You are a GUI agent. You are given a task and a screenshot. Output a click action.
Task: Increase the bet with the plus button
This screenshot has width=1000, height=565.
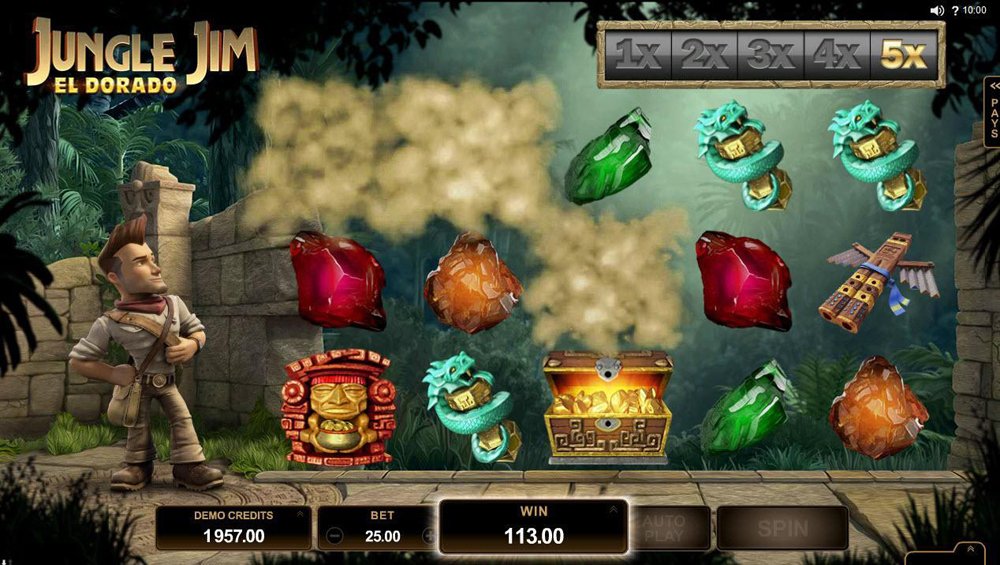tap(430, 536)
